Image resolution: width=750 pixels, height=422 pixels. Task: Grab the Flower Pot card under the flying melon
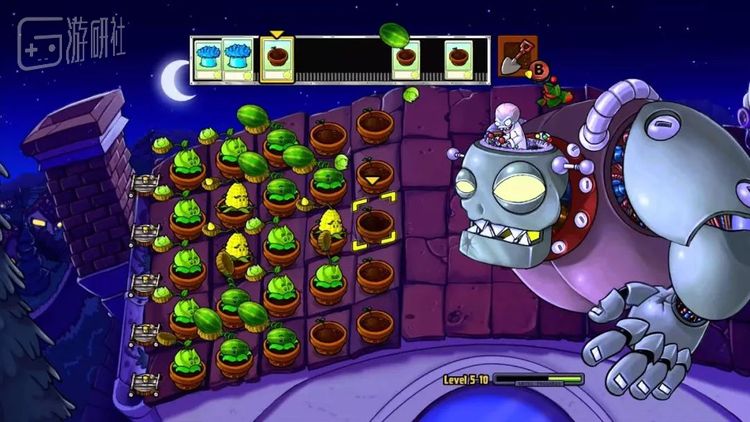pos(406,61)
